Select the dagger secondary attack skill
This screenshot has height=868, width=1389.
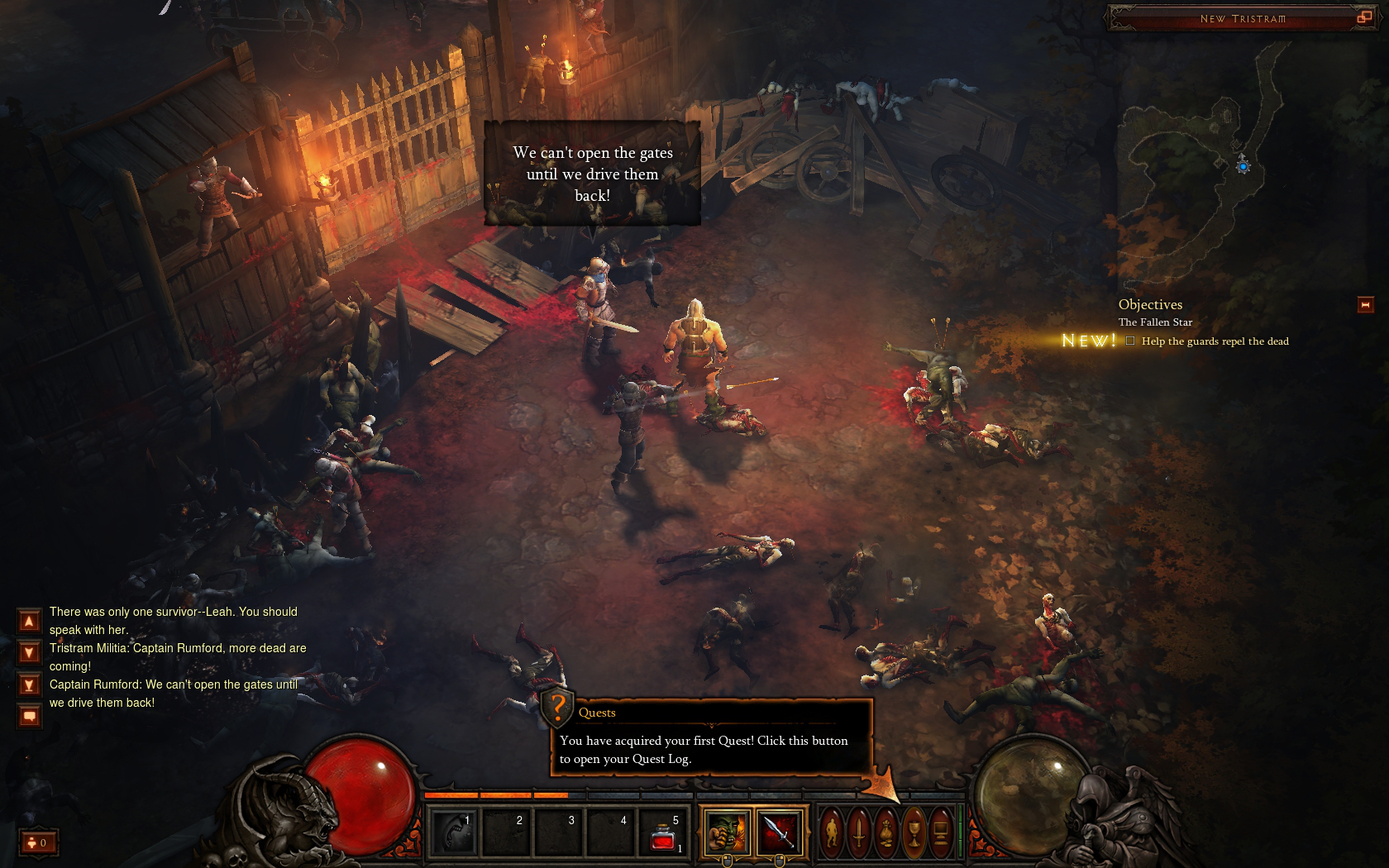pyautogui.click(x=779, y=831)
